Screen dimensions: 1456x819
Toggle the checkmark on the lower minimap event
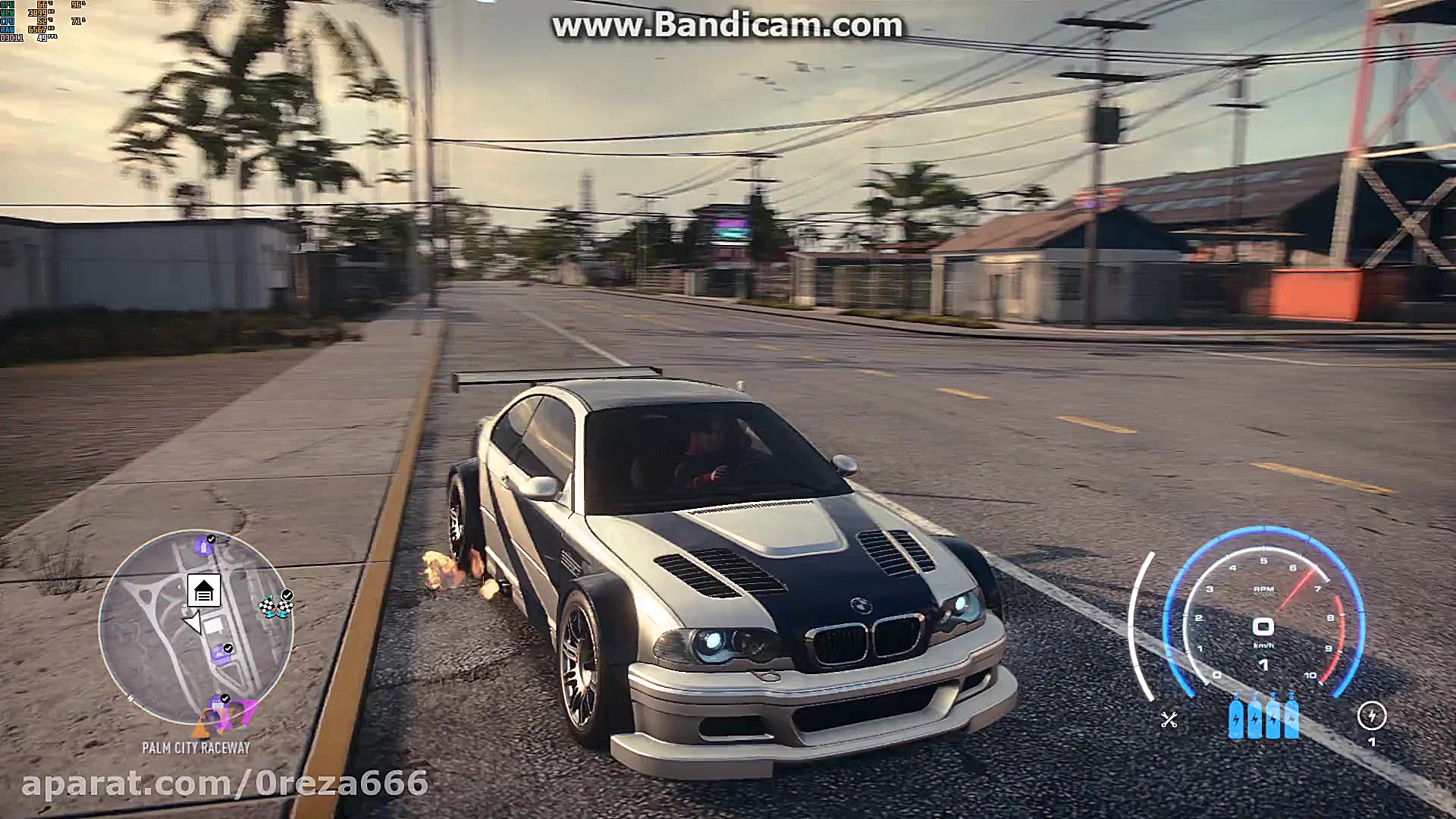[x=224, y=698]
